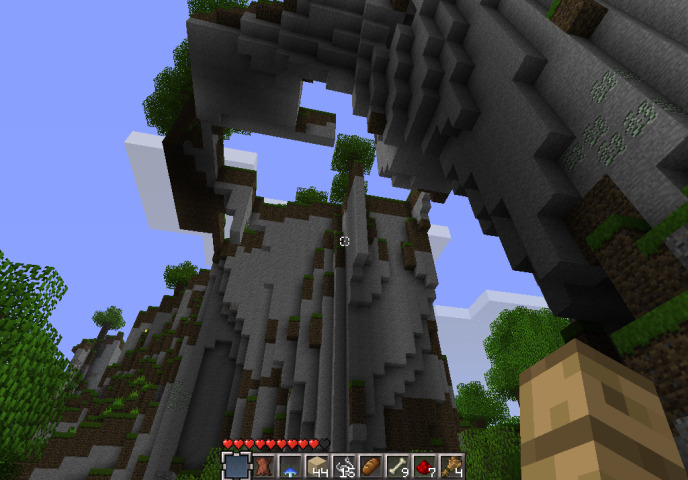Choose the redstone dust slot

424,466
